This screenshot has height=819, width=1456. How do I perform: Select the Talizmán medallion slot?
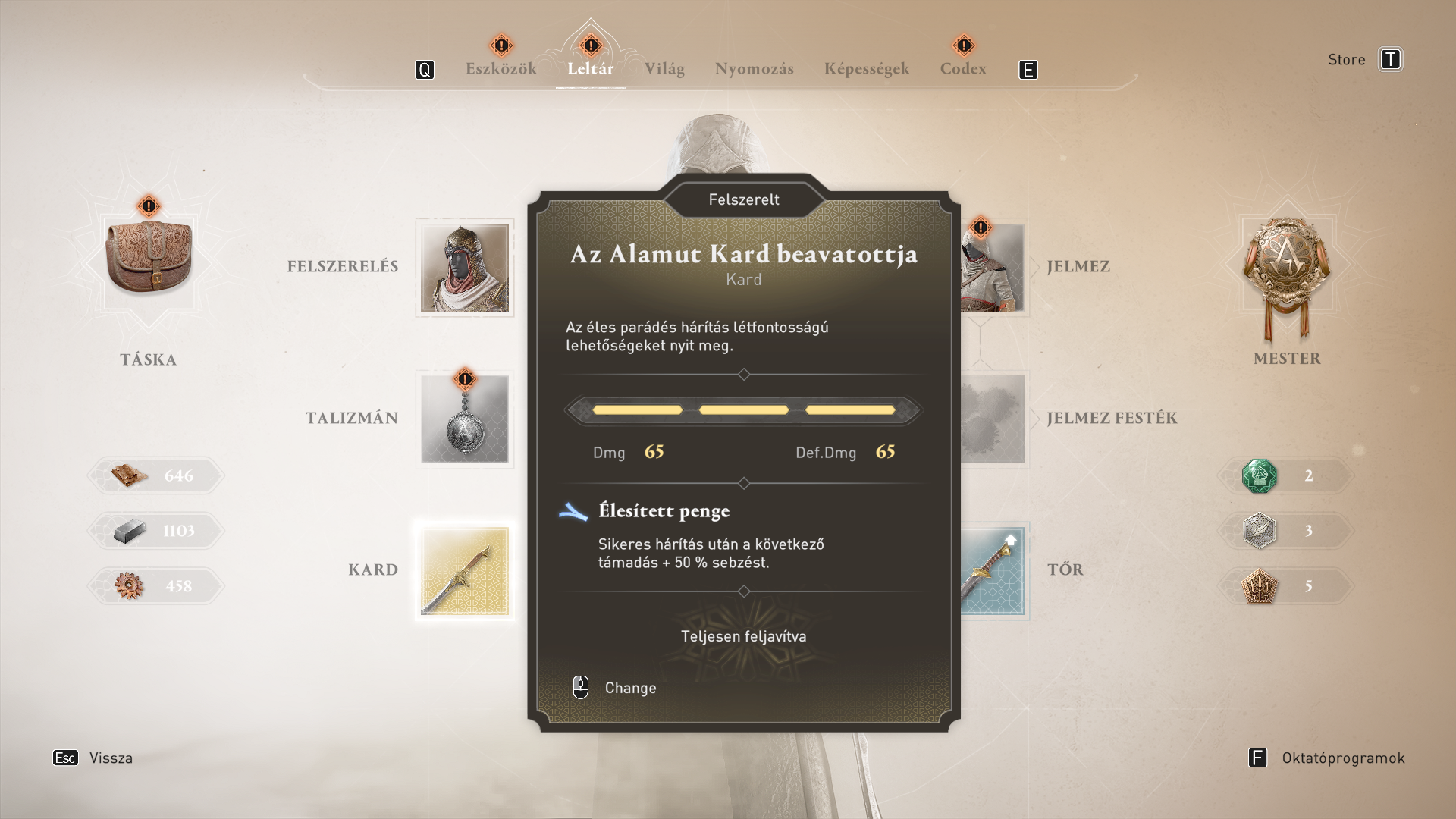pos(464,419)
